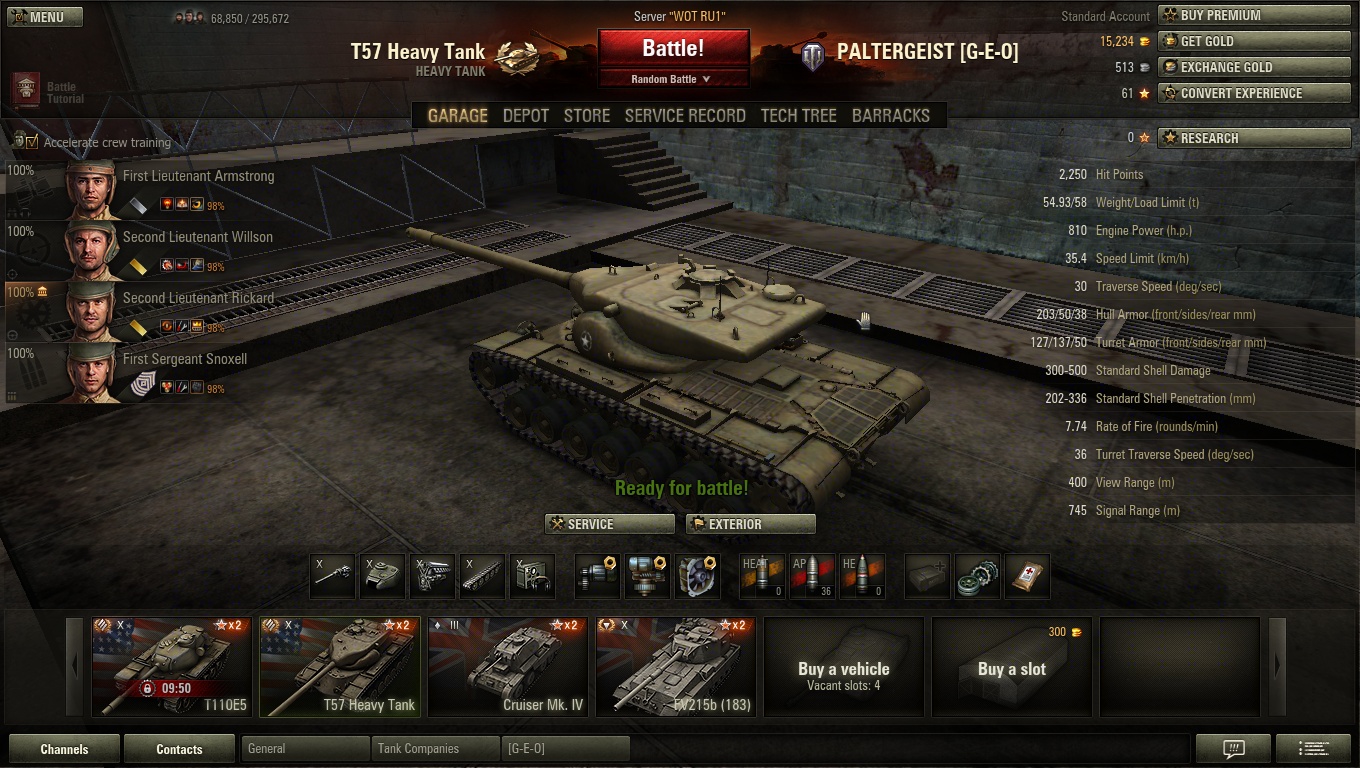Show the Service Record tab
This screenshot has height=768, width=1360.
pos(685,115)
